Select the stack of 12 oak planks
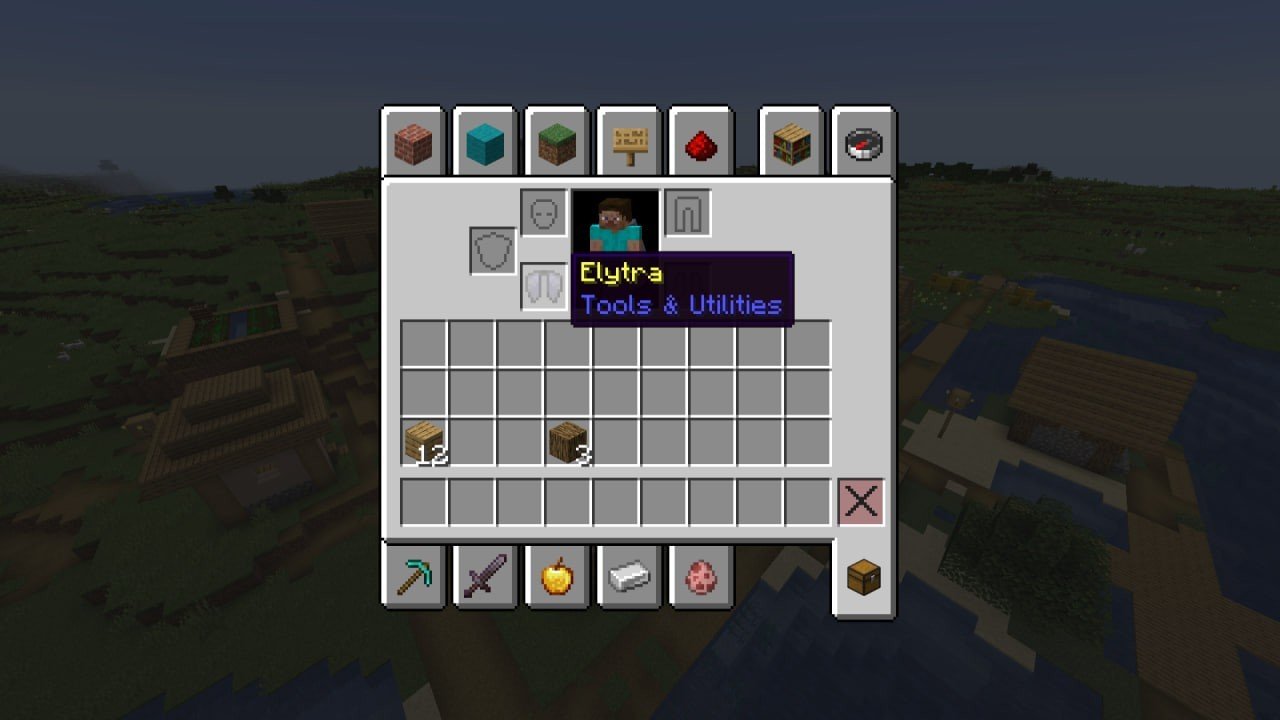 point(424,440)
